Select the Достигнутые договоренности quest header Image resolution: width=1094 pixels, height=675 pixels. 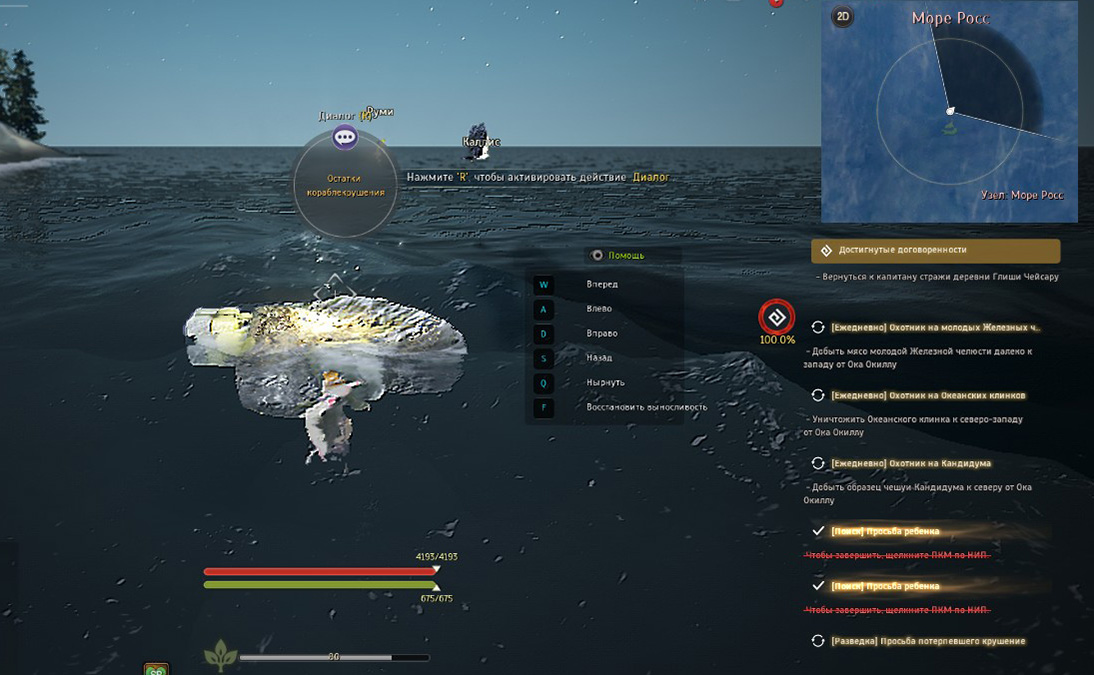click(x=935, y=250)
